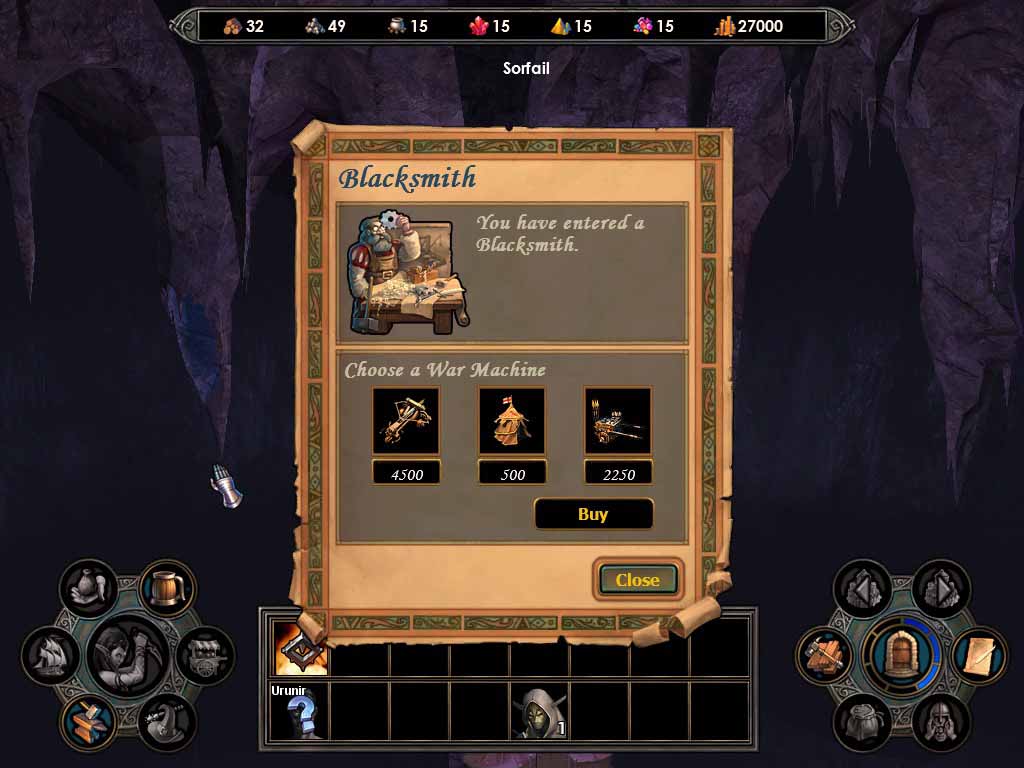The width and height of the screenshot is (1024, 768).
Task: Select the hooded scout unit in the army row
Action: tap(539, 711)
